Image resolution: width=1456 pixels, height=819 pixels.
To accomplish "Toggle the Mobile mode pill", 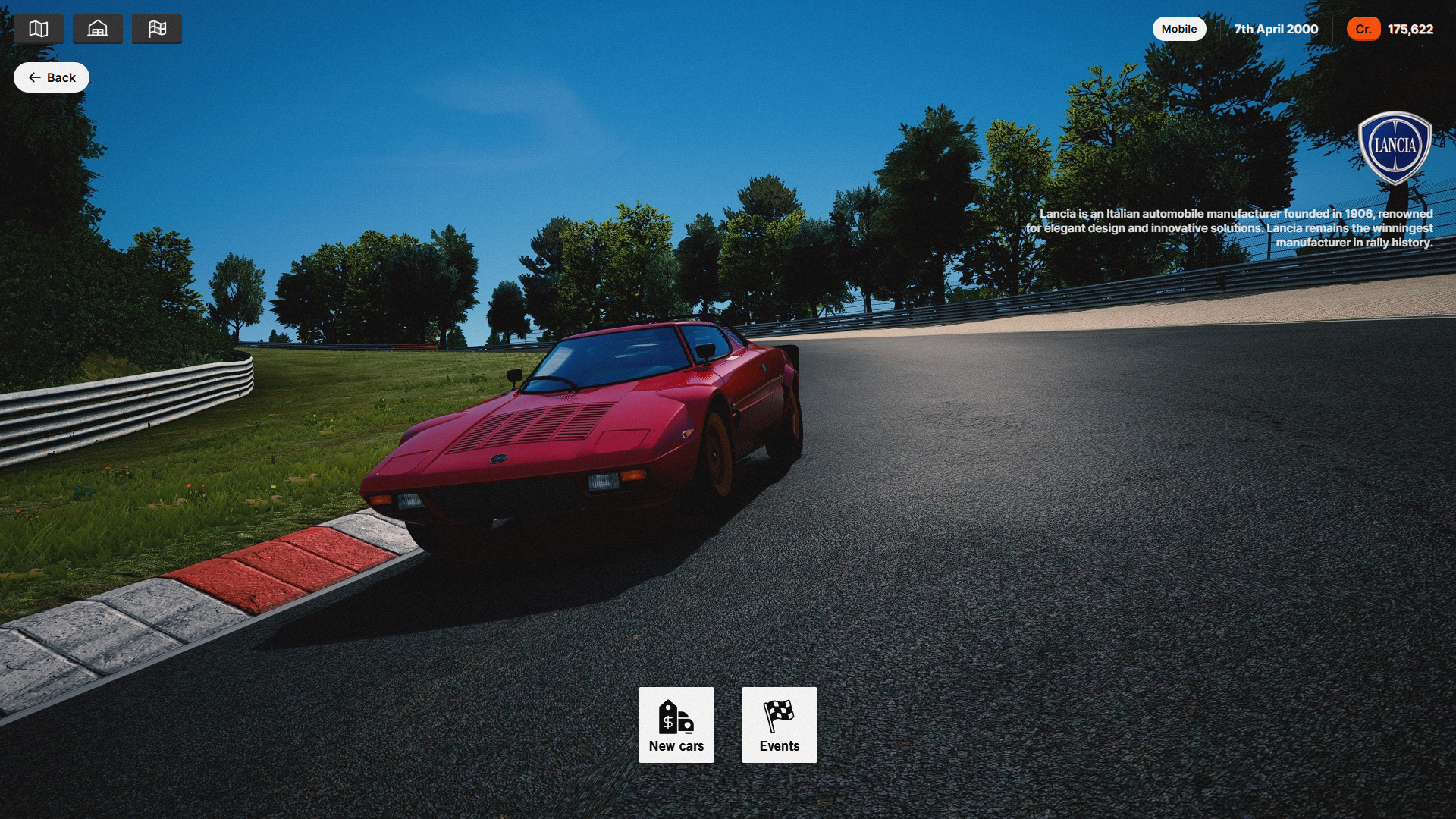I will [x=1178, y=29].
